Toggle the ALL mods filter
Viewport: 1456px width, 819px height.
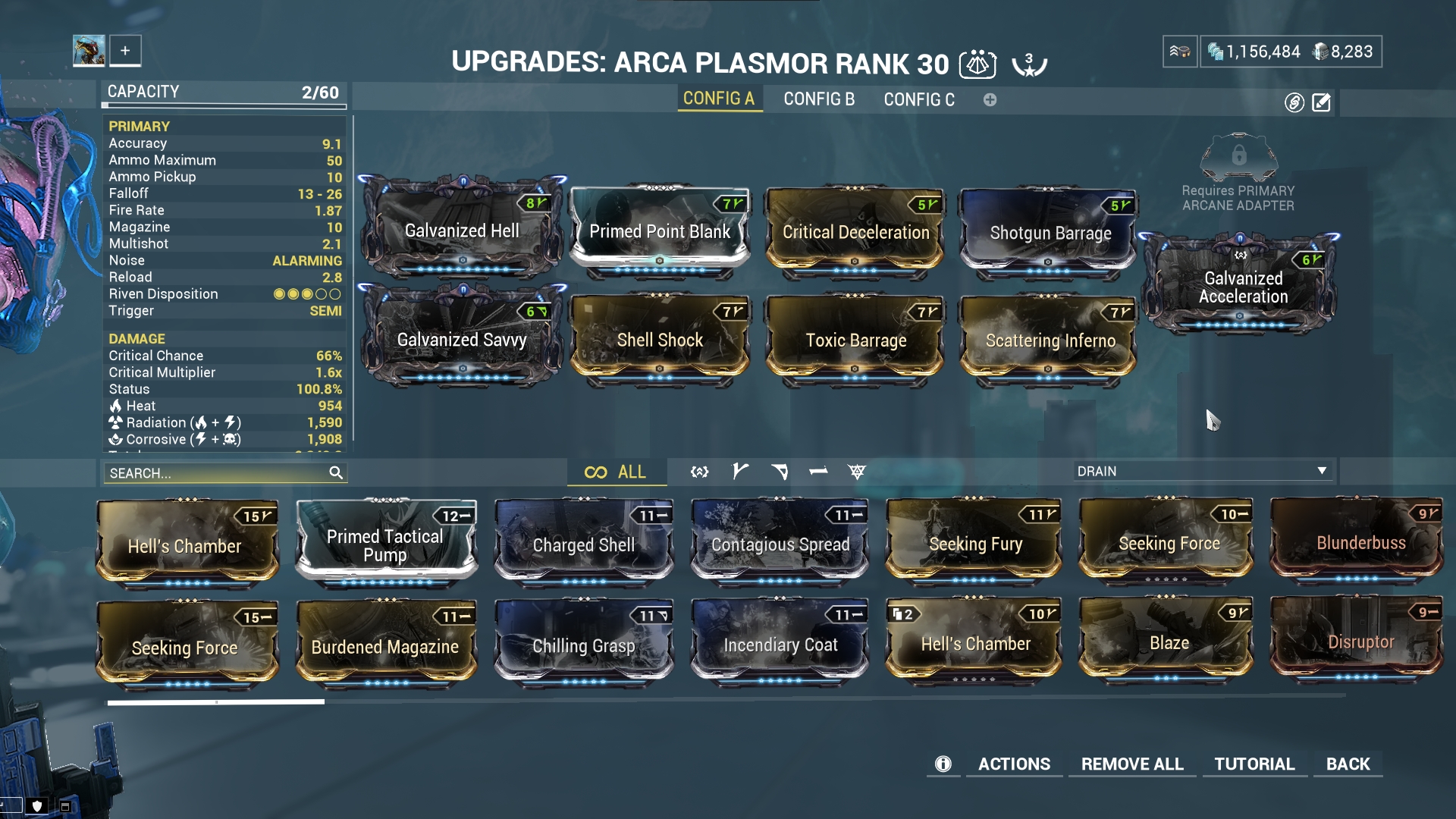point(617,471)
